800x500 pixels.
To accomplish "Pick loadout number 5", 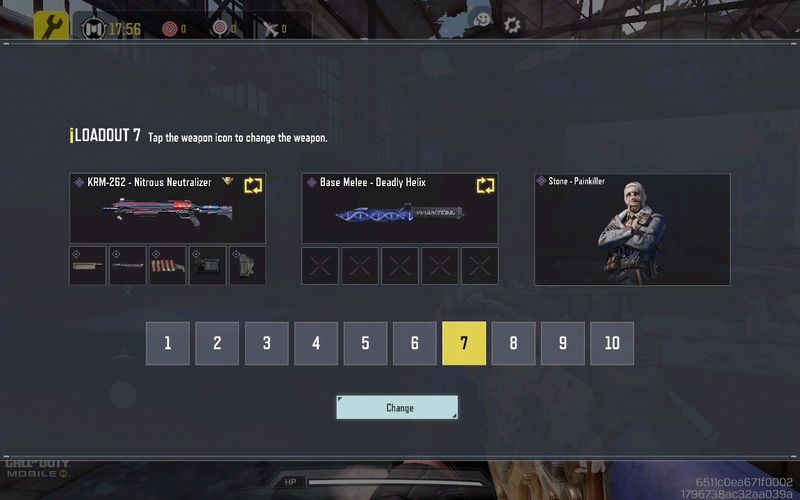I will click(x=365, y=343).
